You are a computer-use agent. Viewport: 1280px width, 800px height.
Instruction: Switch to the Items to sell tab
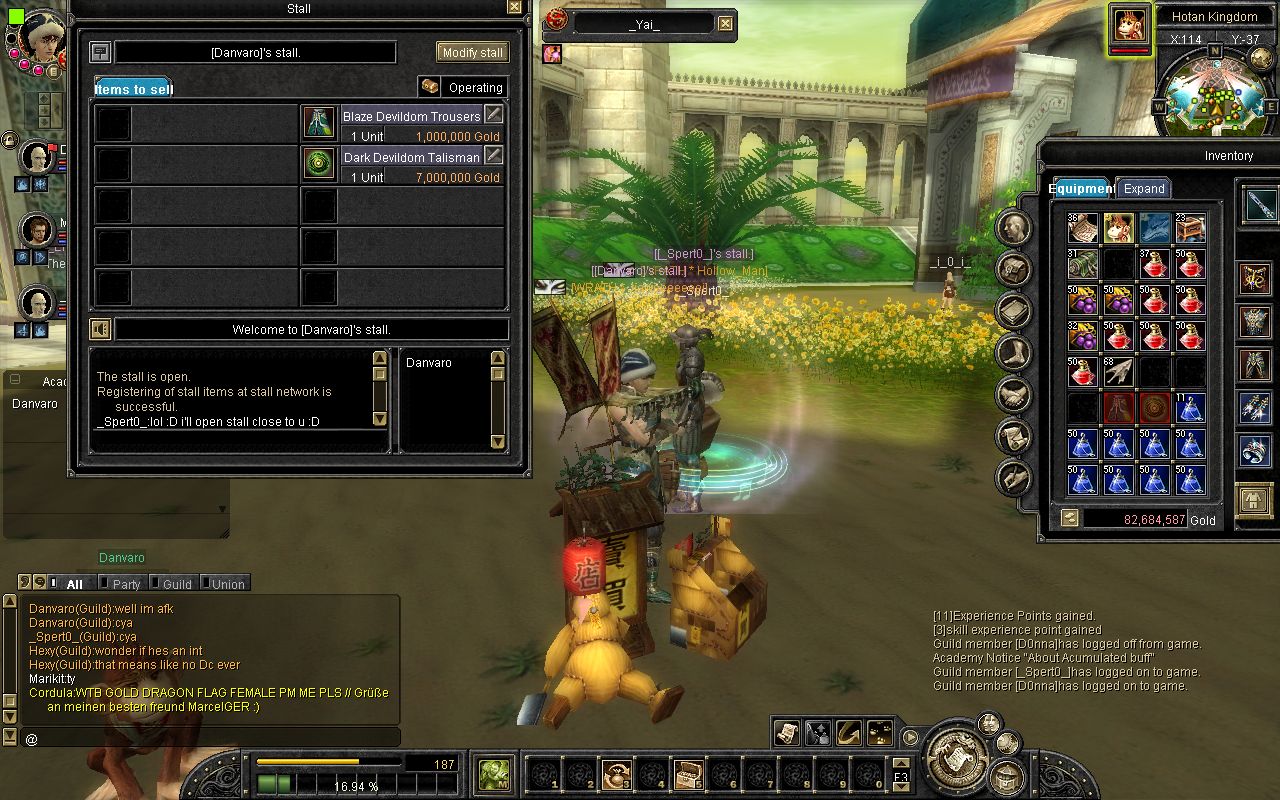click(133, 89)
